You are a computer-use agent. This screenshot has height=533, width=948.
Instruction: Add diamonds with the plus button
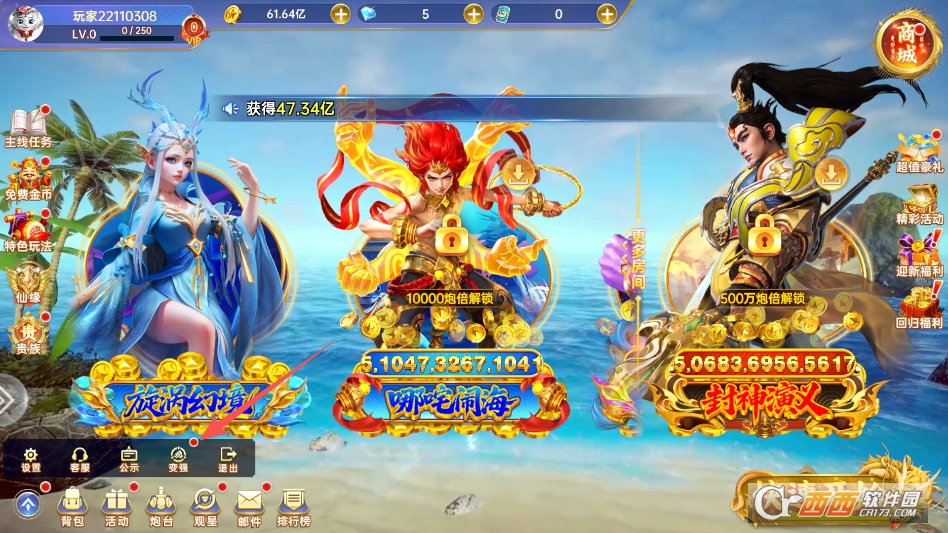[473, 14]
